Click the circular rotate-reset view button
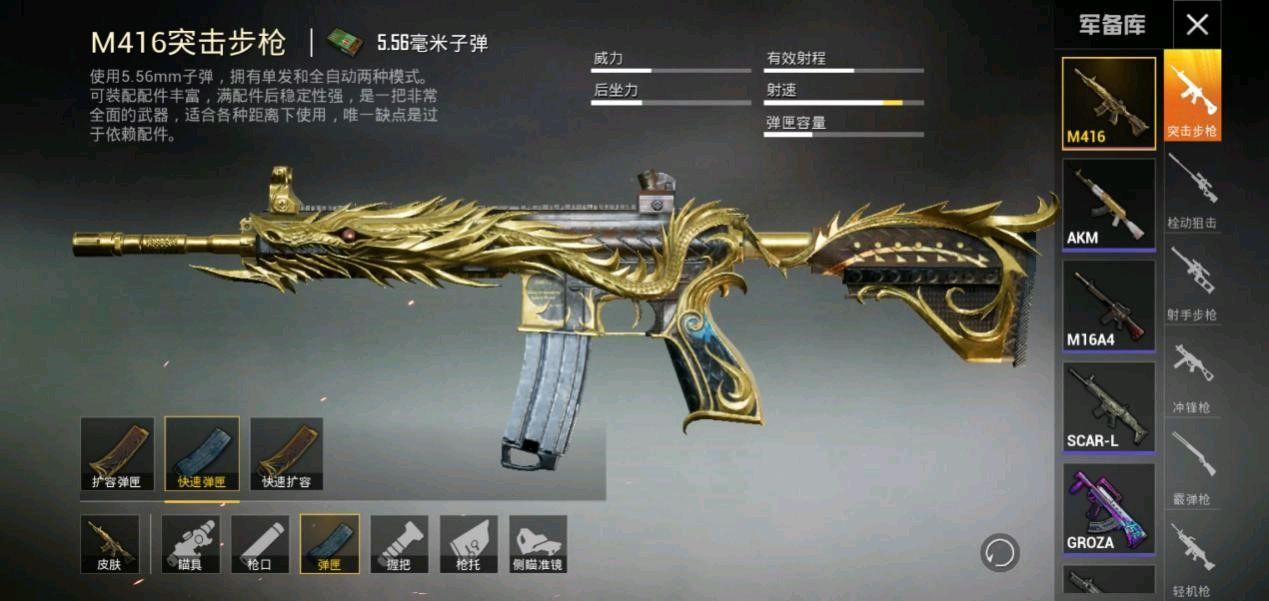The height and width of the screenshot is (601, 1269). (999, 552)
